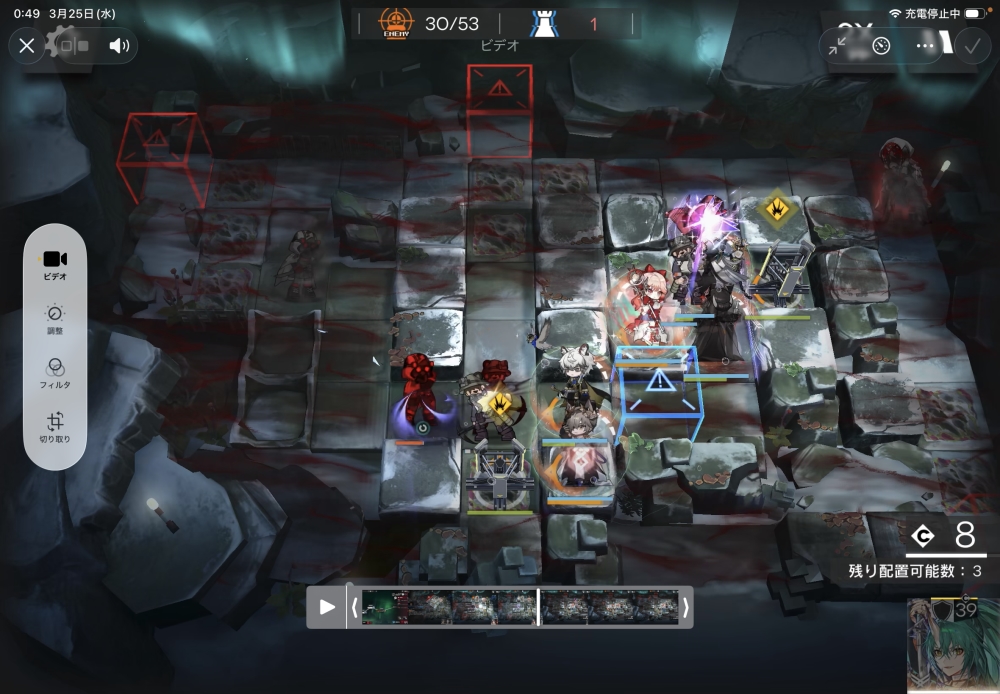Shrink the view with the inward arrows icon
The width and height of the screenshot is (1000, 694).
838,46
